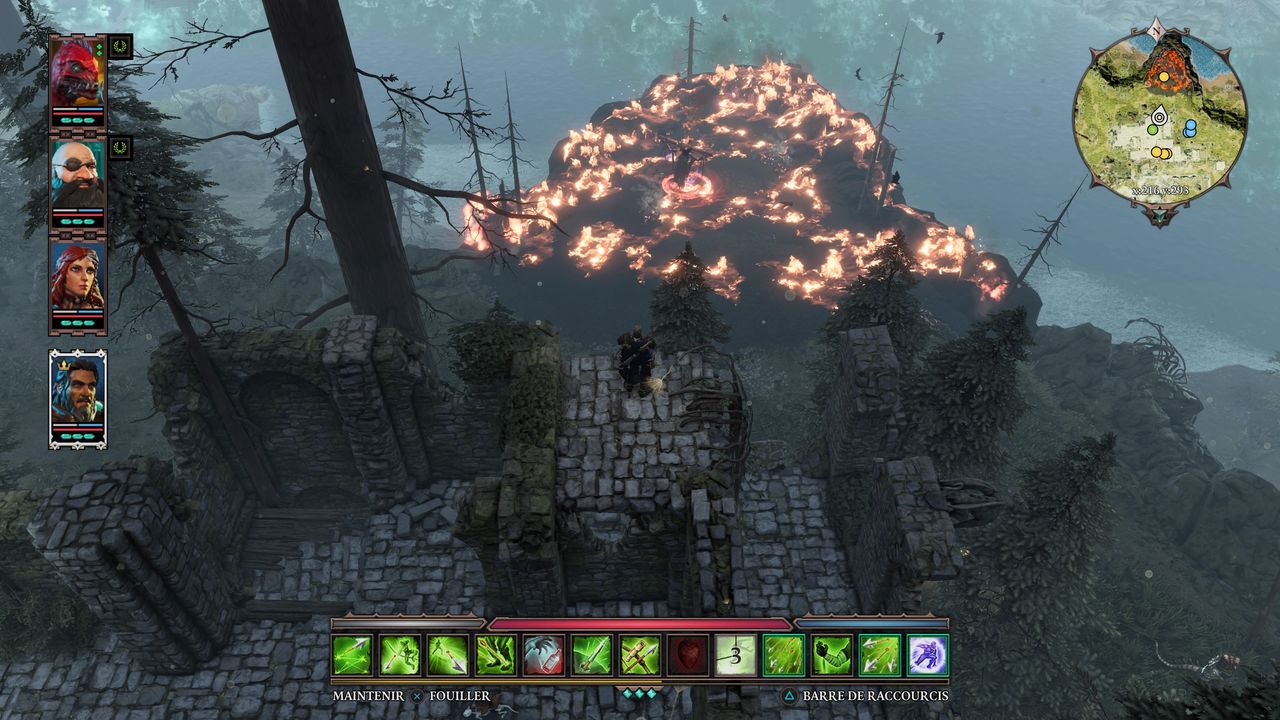Select the bow and arrow skill on green

coord(496,655)
